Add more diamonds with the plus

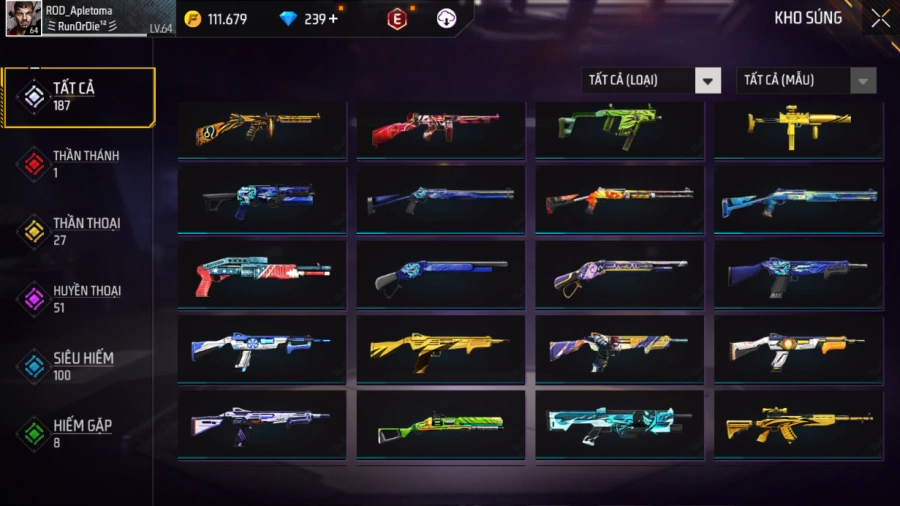pos(333,19)
